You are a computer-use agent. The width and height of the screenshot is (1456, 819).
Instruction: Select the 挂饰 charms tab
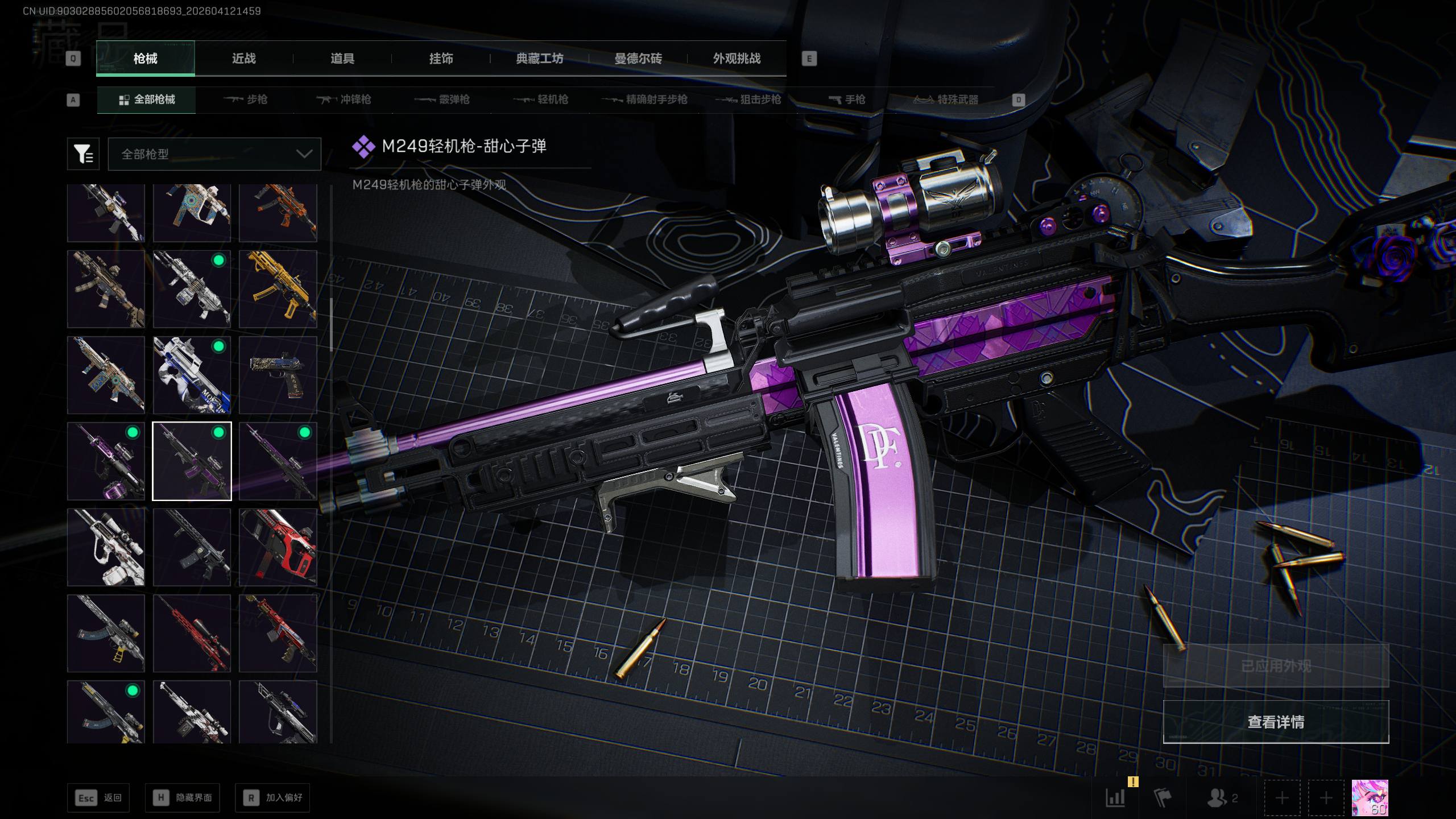tap(441, 59)
